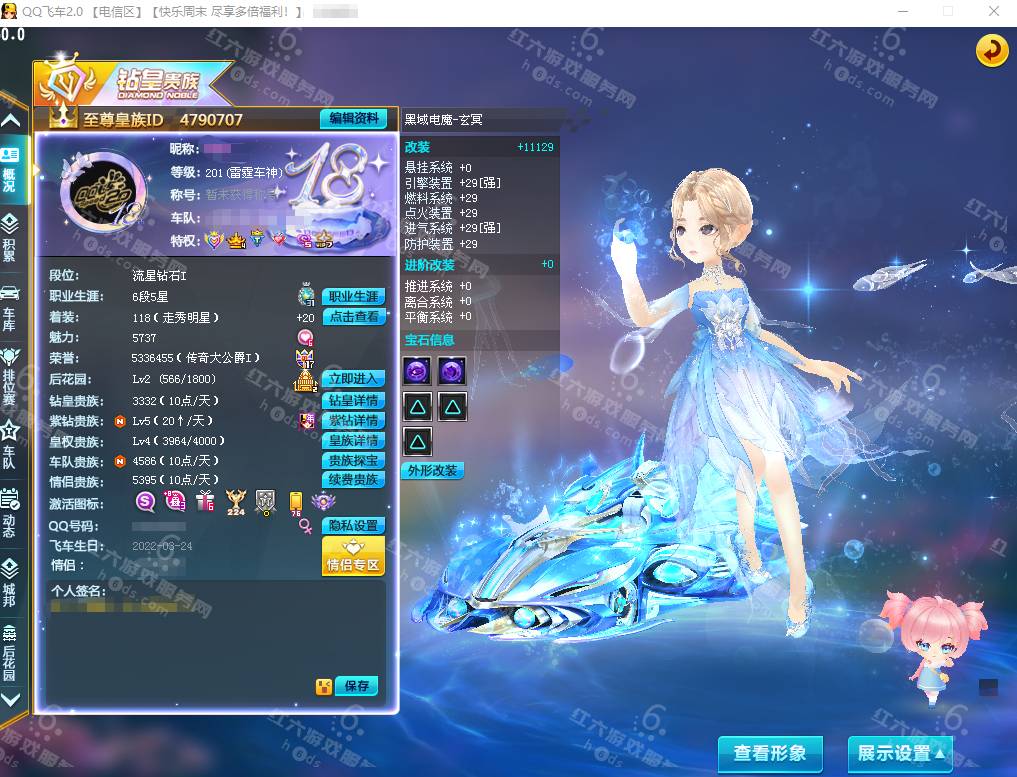
Task: Open the 外形改装 appearance modification
Action: 432,470
